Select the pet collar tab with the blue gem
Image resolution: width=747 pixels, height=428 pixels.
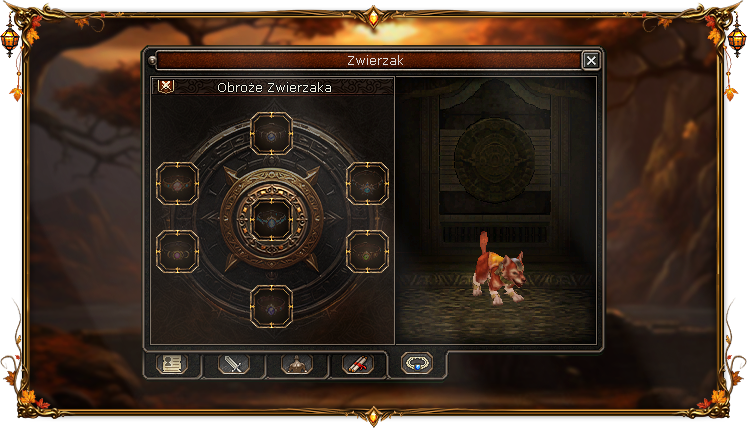[x=417, y=363]
